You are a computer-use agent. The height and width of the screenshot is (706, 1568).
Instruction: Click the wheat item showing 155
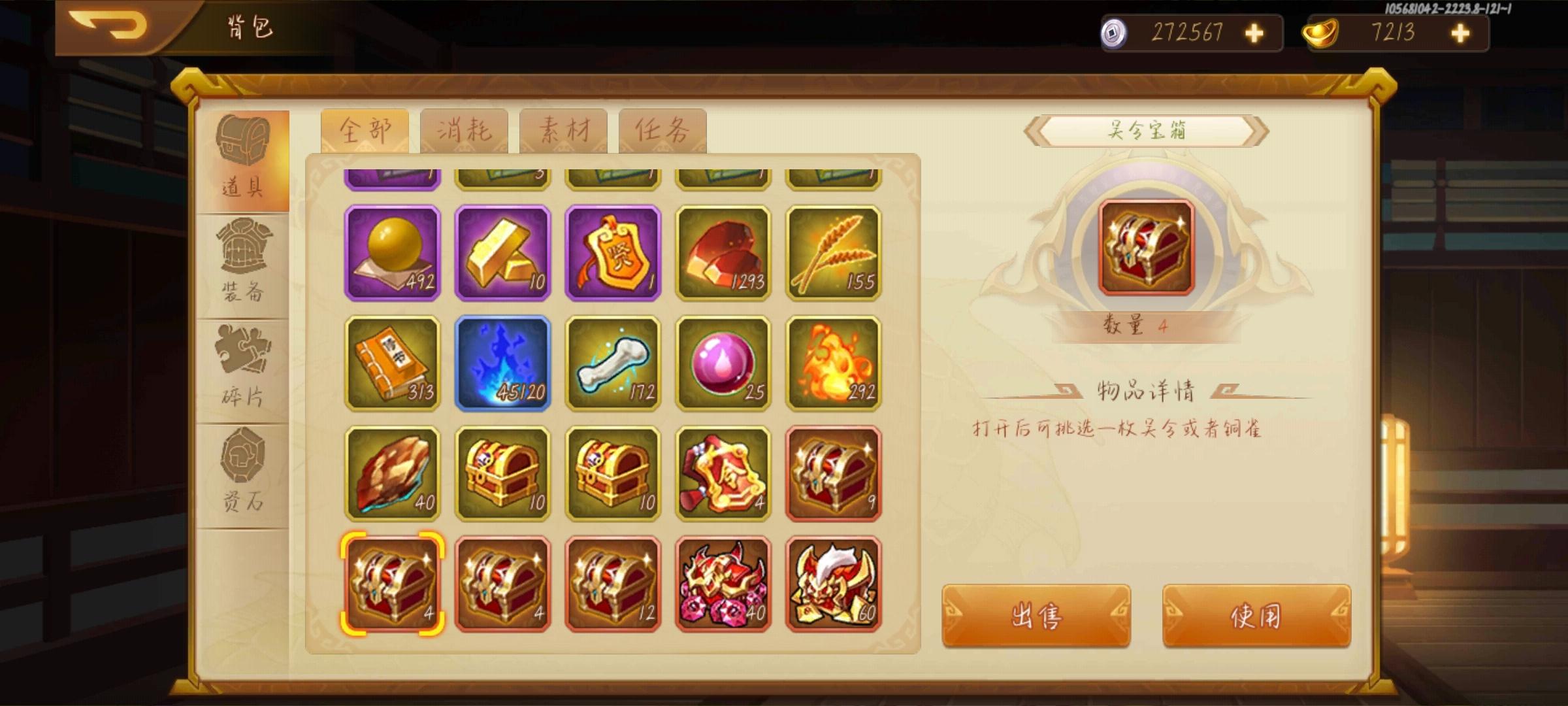click(x=833, y=252)
